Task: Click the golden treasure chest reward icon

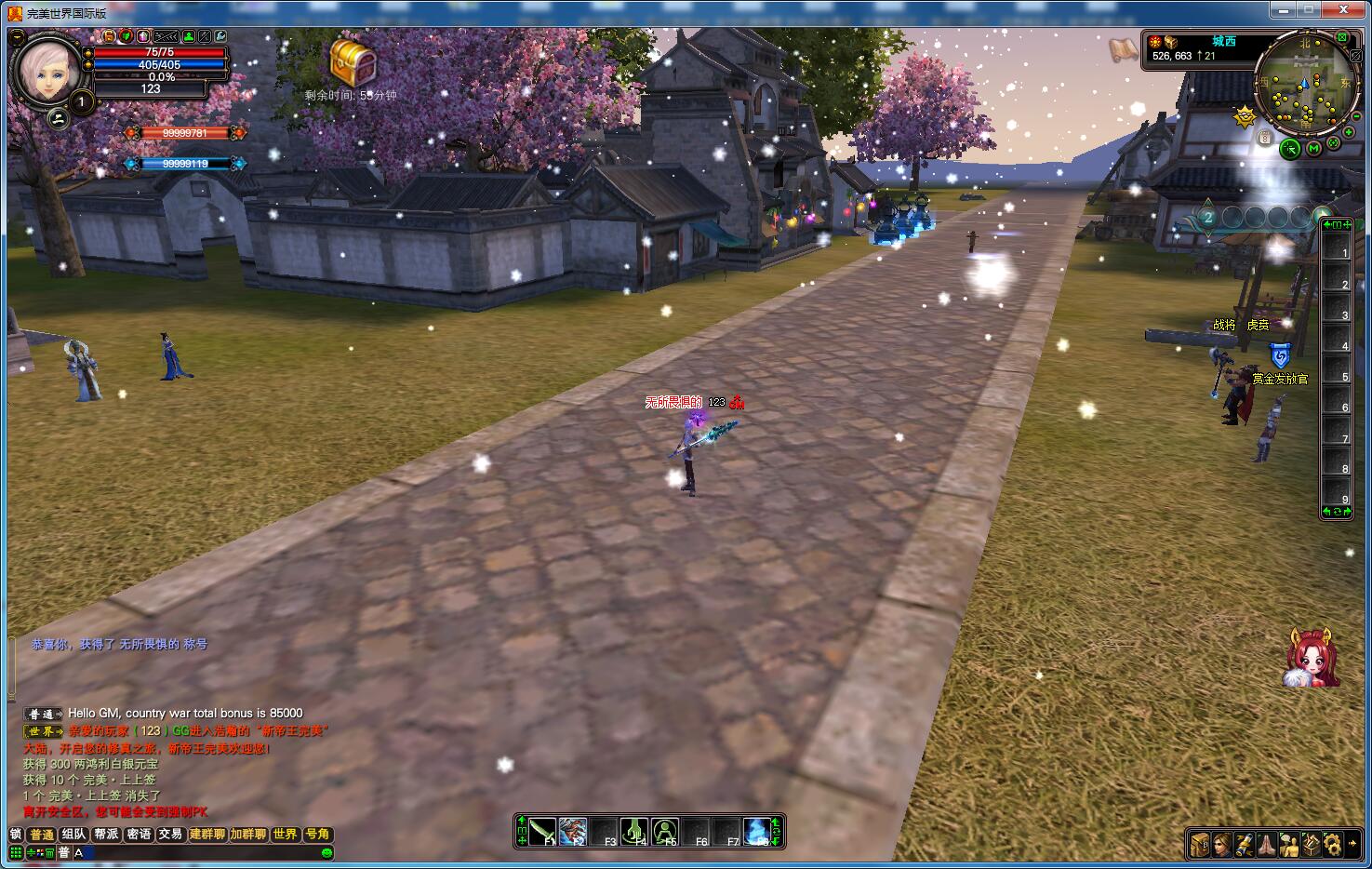Action: (x=353, y=62)
